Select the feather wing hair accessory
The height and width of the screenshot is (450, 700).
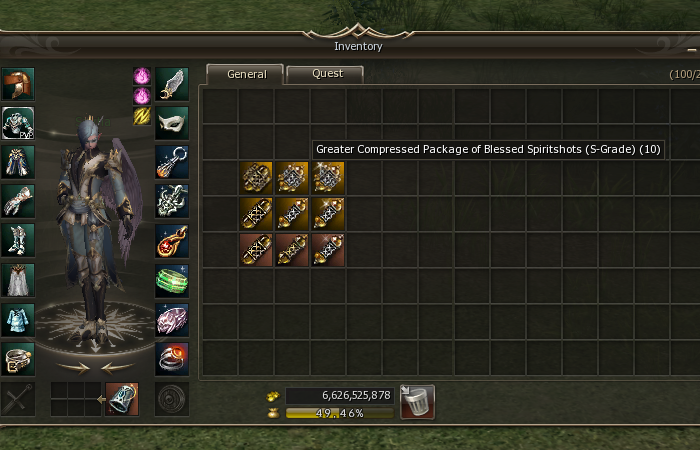171,84
